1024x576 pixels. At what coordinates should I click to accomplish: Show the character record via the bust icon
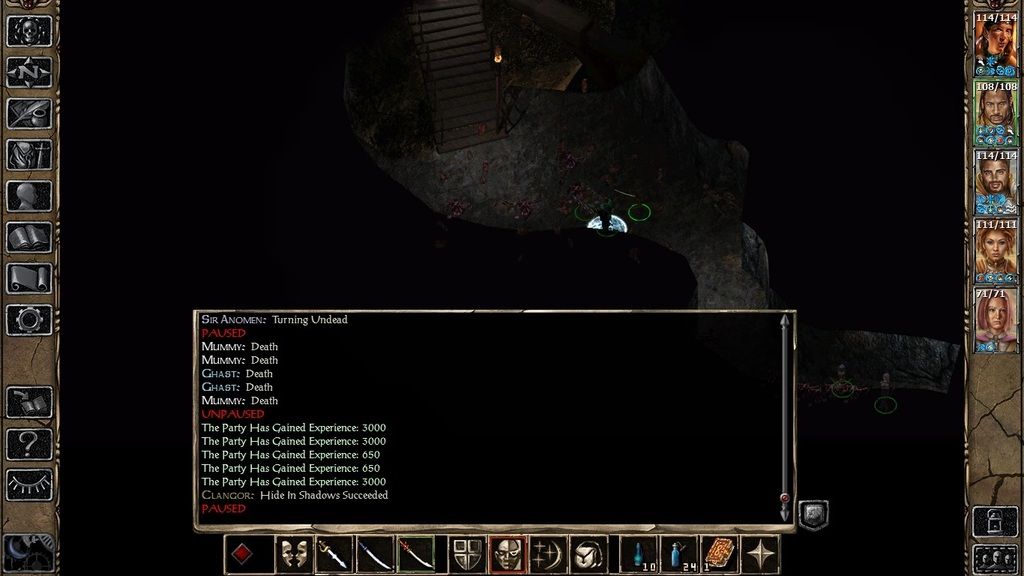[x=28, y=195]
